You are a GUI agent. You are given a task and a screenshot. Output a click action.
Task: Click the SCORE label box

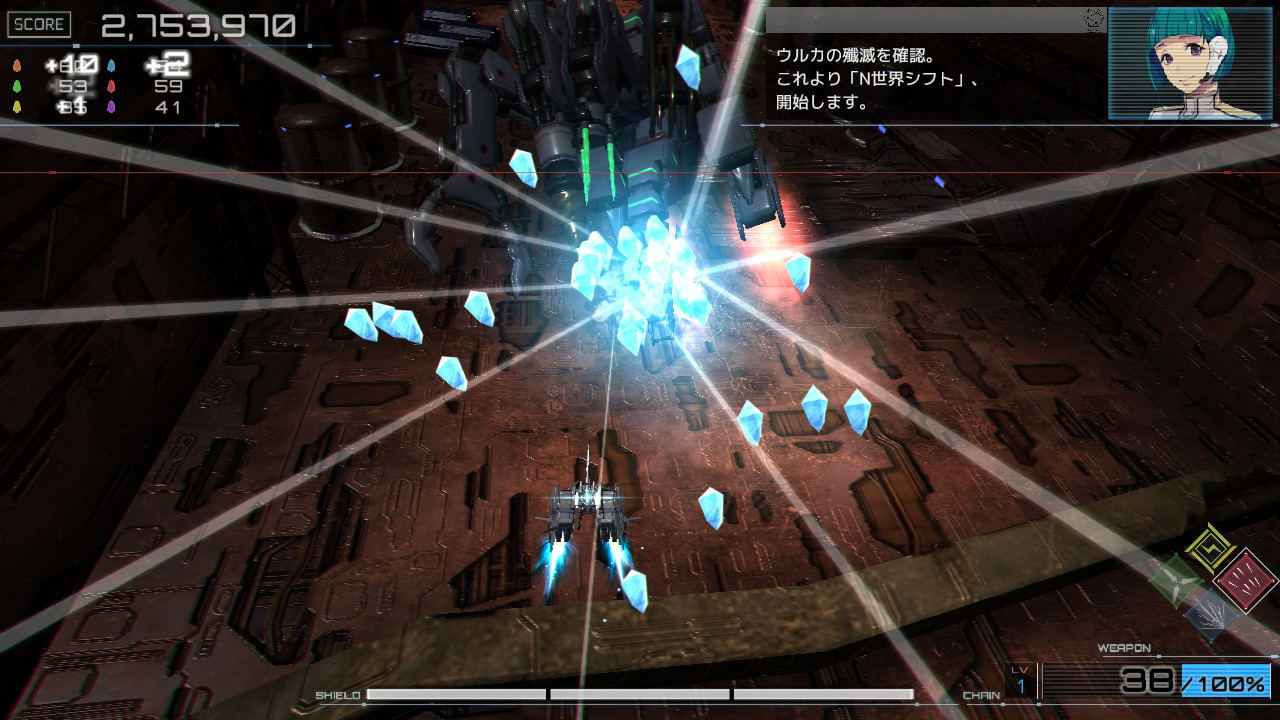[40, 24]
